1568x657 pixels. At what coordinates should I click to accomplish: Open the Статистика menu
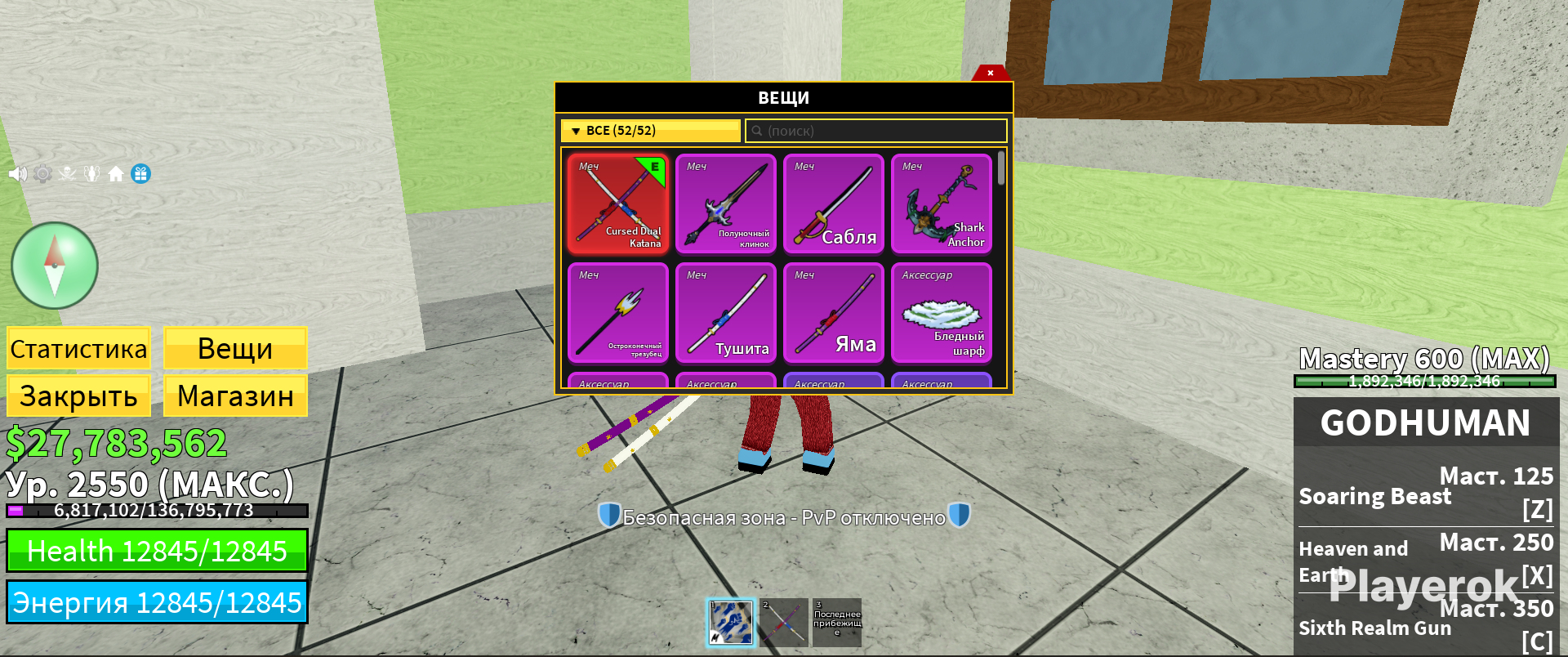pos(78,349)
